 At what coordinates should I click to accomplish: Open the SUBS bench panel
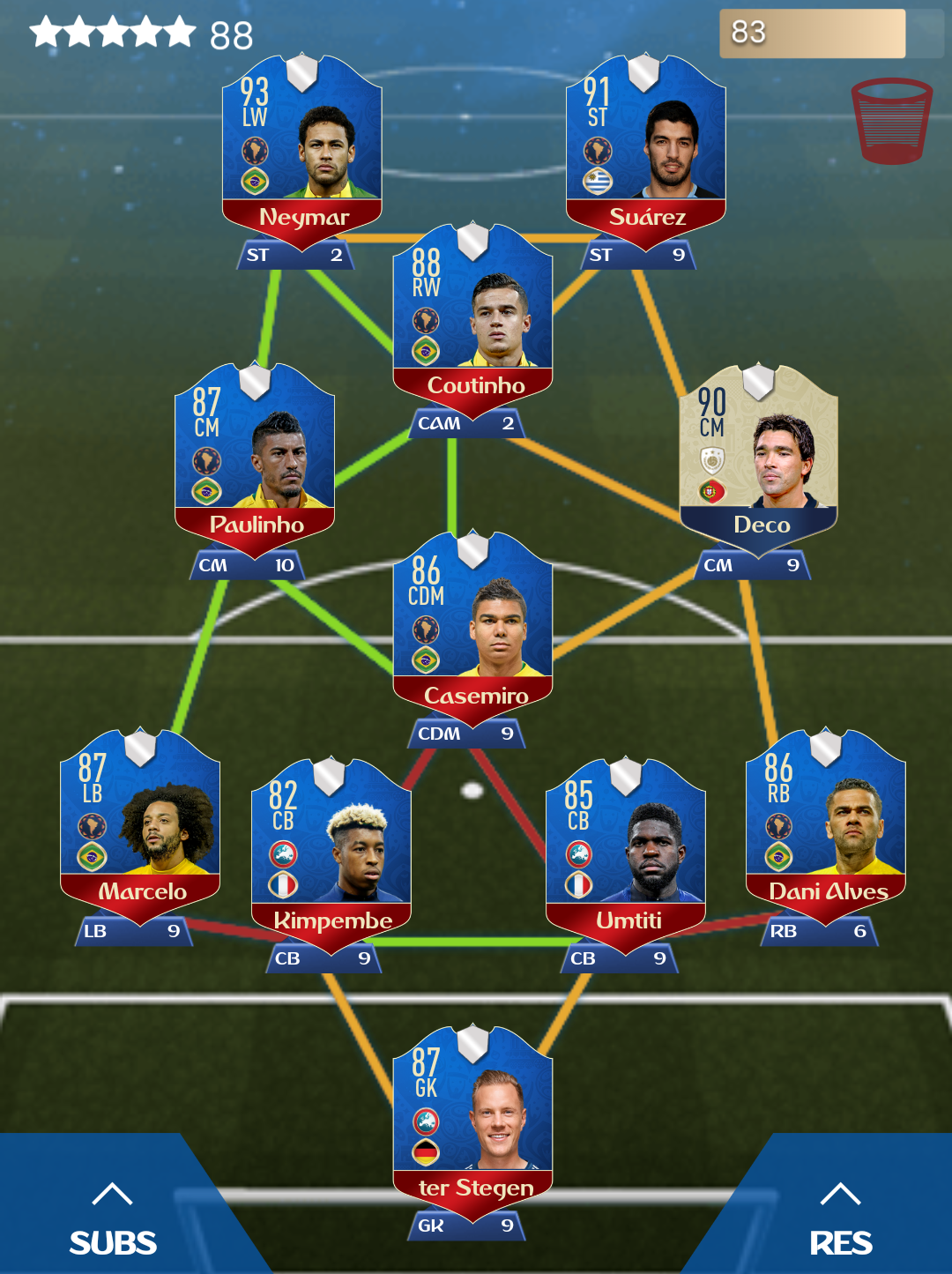113,1221
